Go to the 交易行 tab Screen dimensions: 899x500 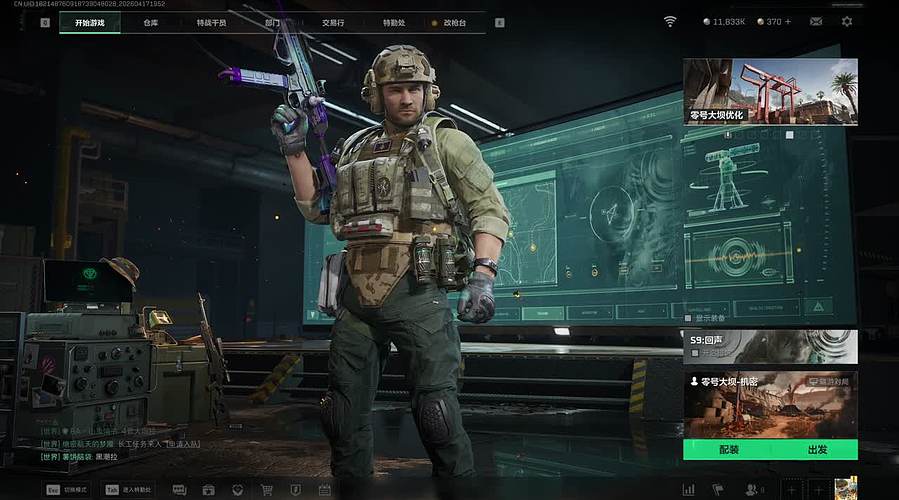coord(333,22)
